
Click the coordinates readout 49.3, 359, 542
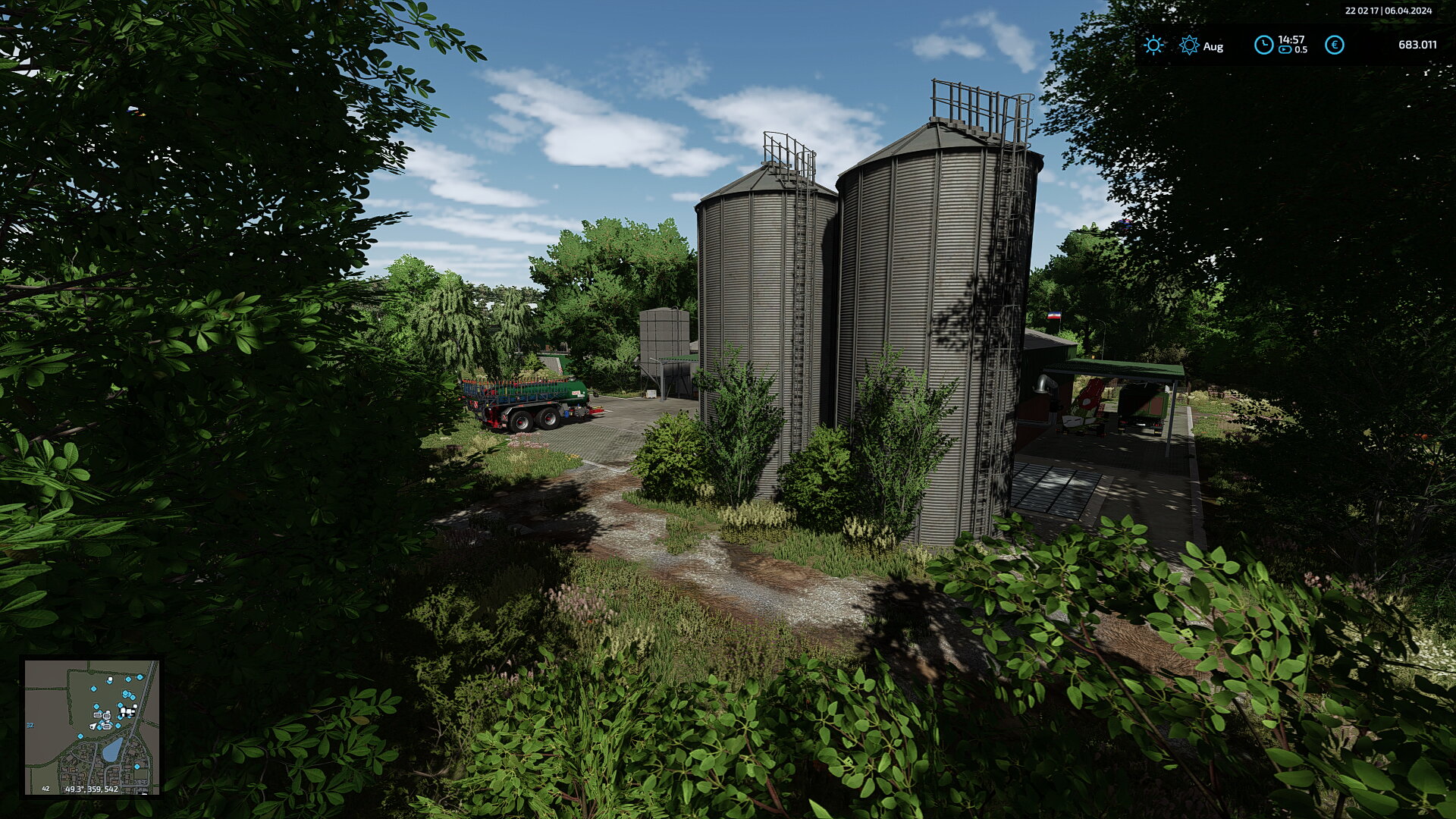(92, 789)
